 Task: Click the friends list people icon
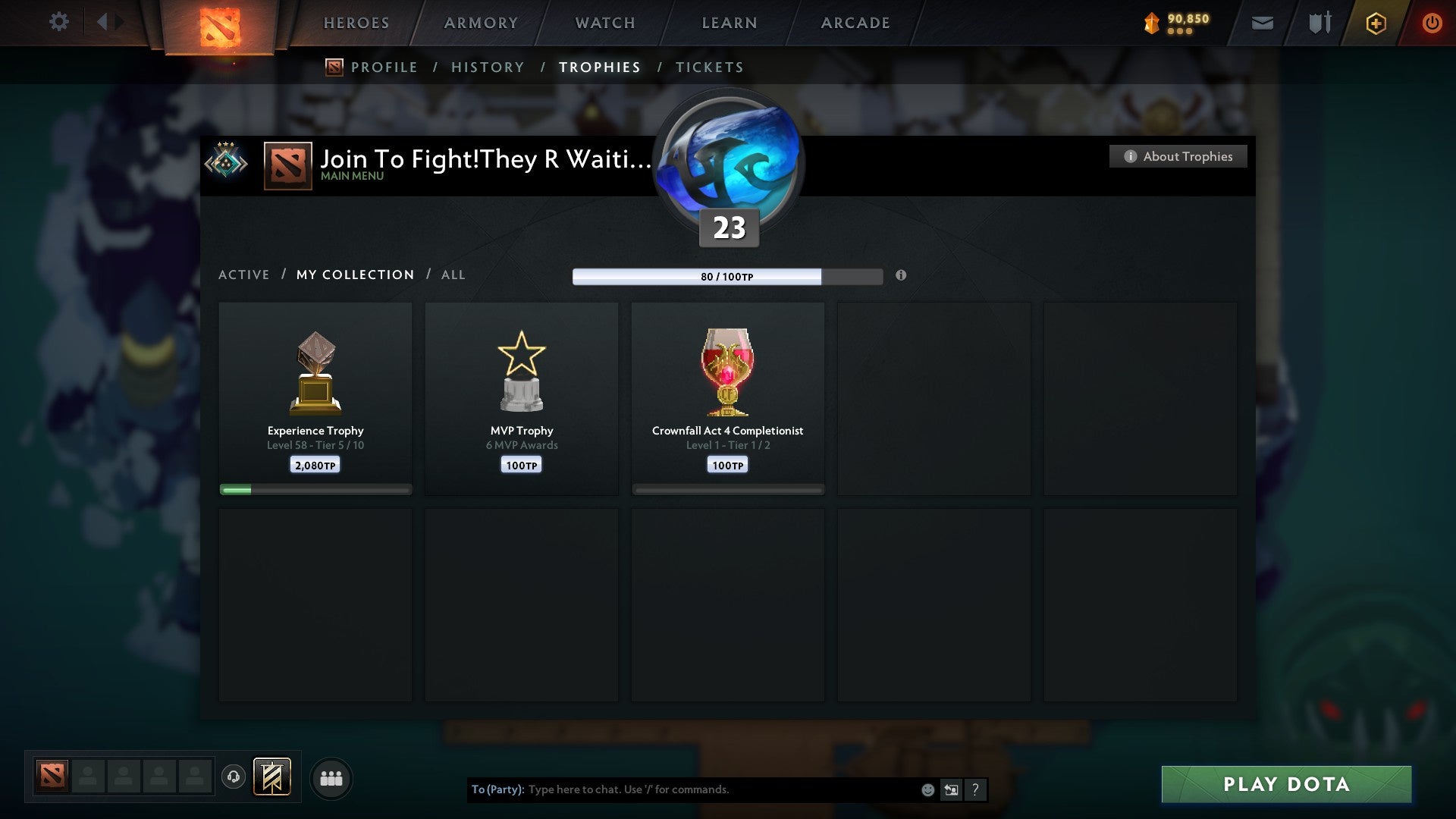331,777
